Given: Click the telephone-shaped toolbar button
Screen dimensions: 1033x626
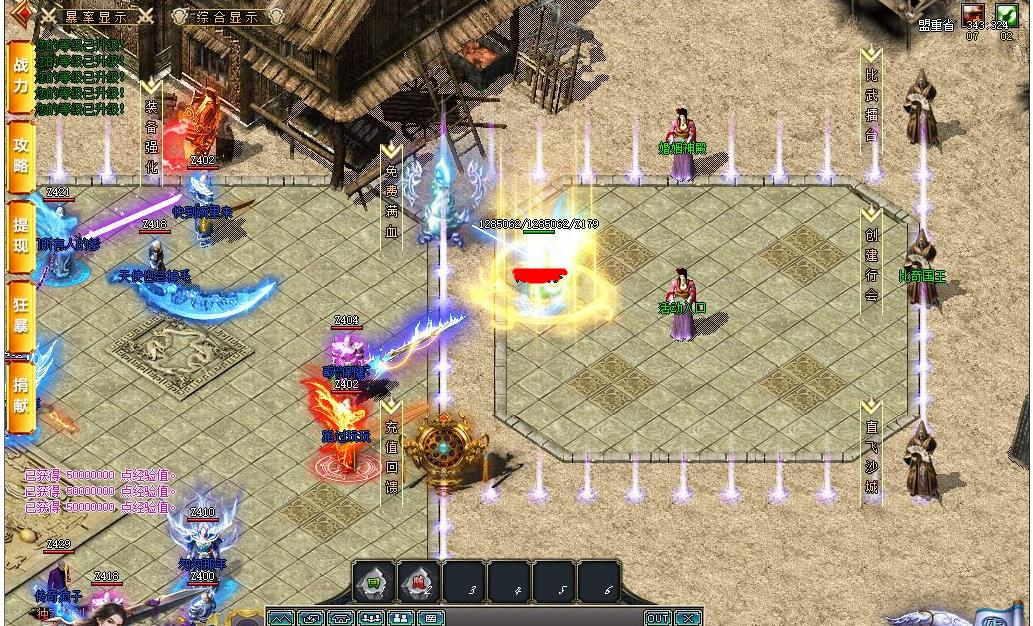Looking at the screenshot, I should [341, 618].
